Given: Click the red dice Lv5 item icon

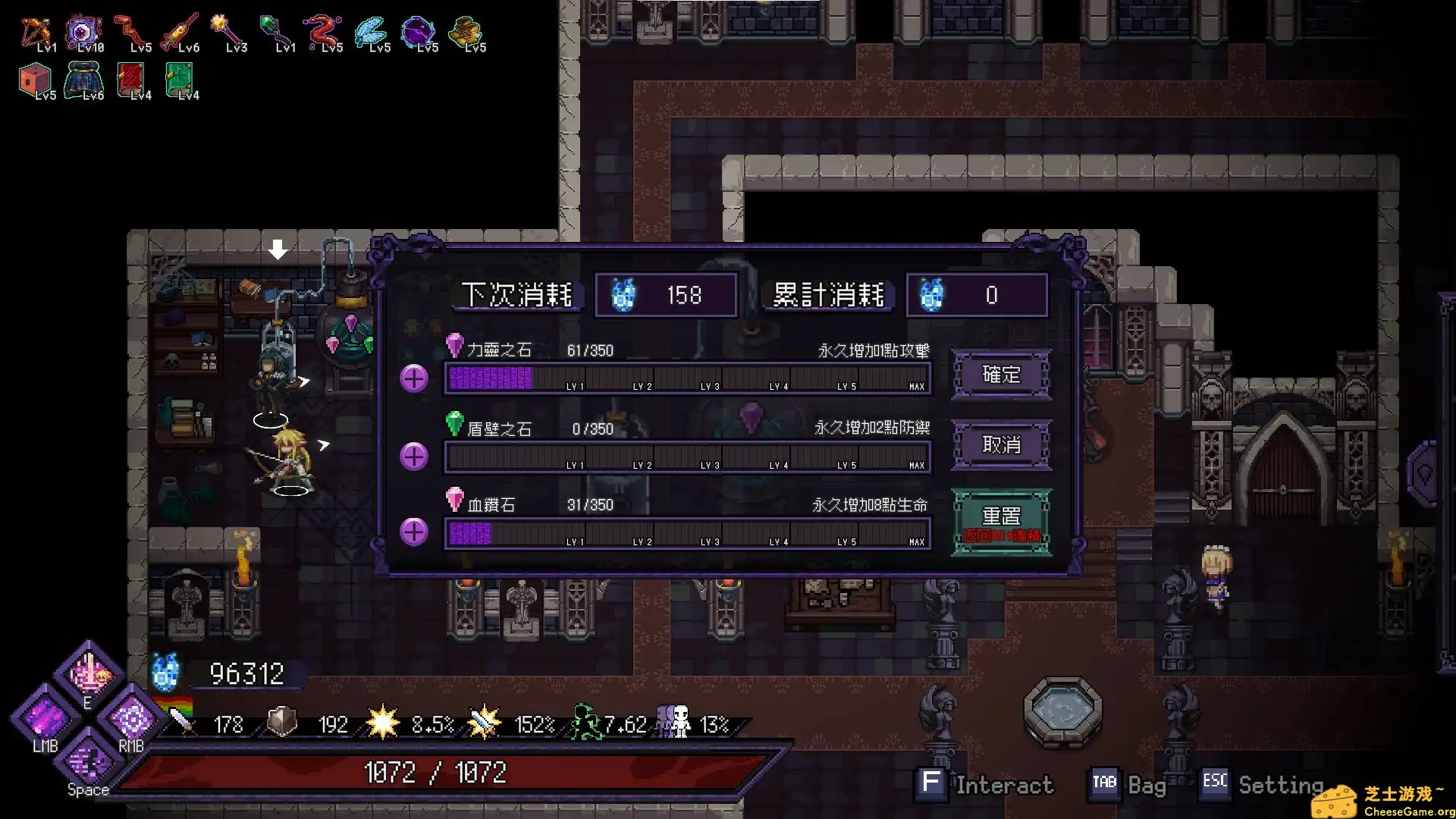Looking at the screenshot, I should pos(34,78).
